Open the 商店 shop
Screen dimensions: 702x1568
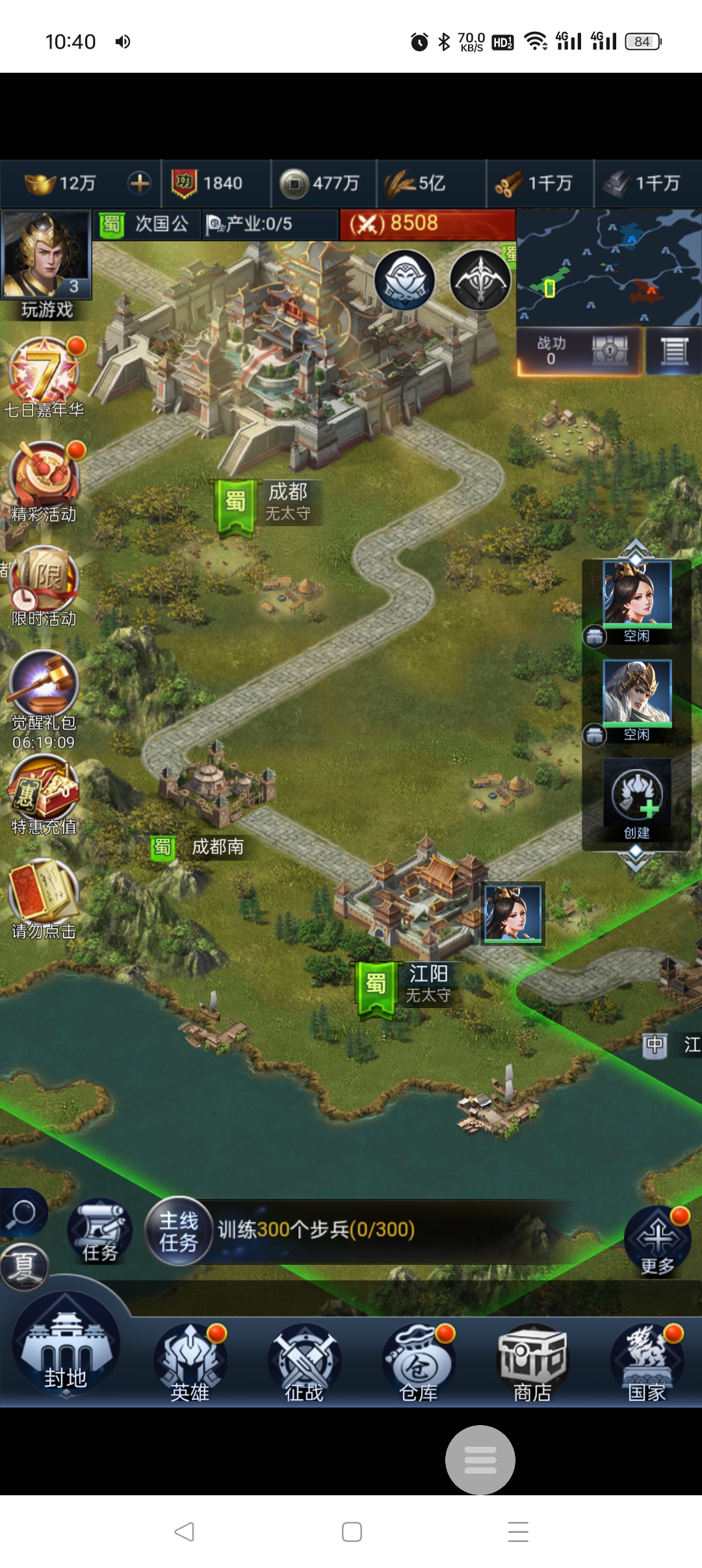click(532, 1362)
